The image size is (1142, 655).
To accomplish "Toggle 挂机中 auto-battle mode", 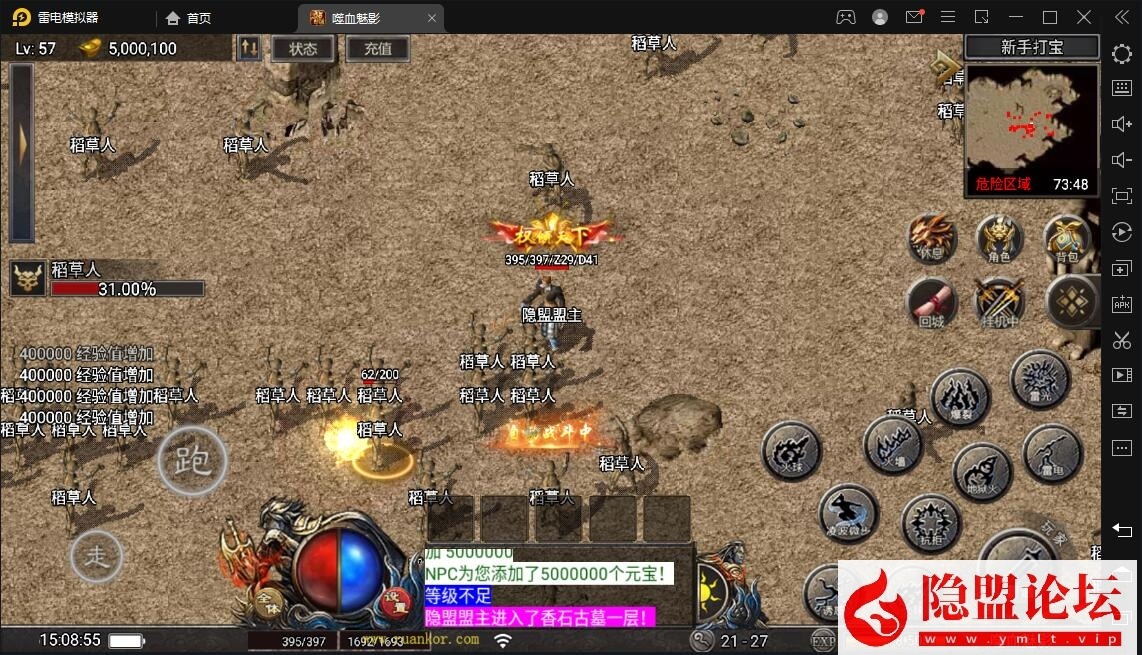I will click(998, 302).
